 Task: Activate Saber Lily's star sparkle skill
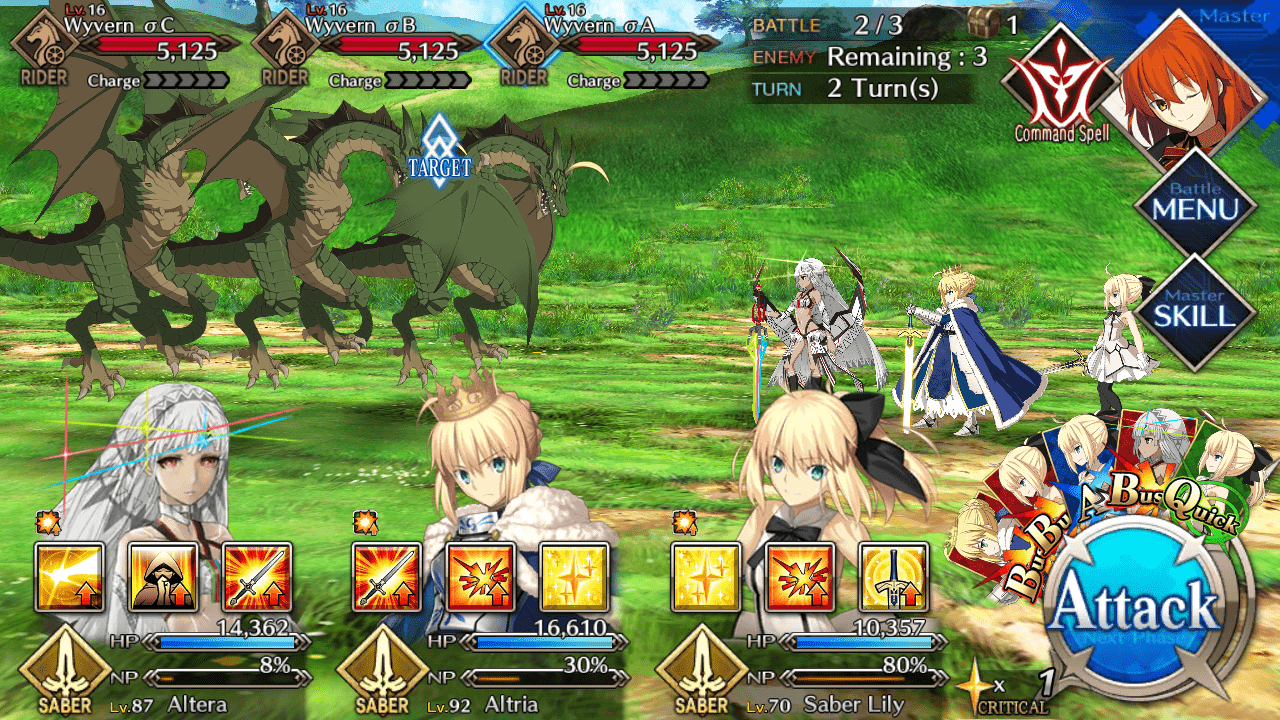pos(706,577)
